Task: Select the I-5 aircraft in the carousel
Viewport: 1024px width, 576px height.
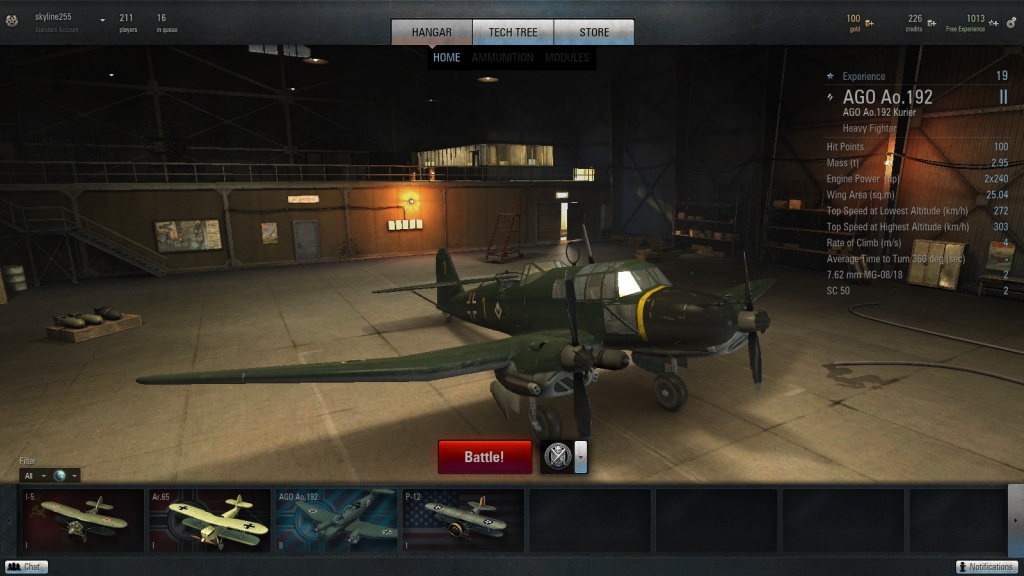Action: click(83, 520)
